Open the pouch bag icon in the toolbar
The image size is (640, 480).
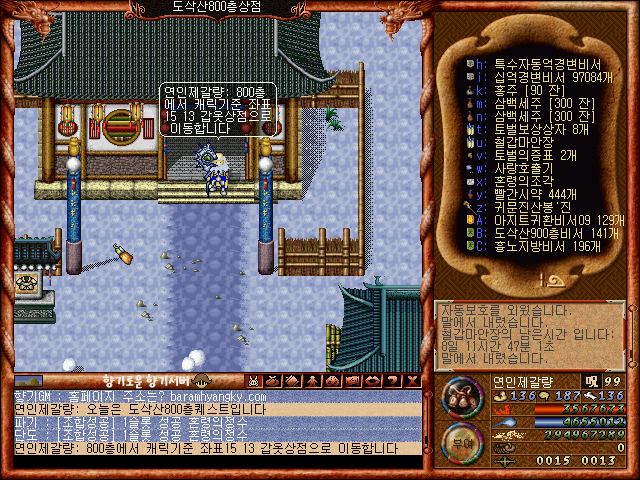pos(273,380)
